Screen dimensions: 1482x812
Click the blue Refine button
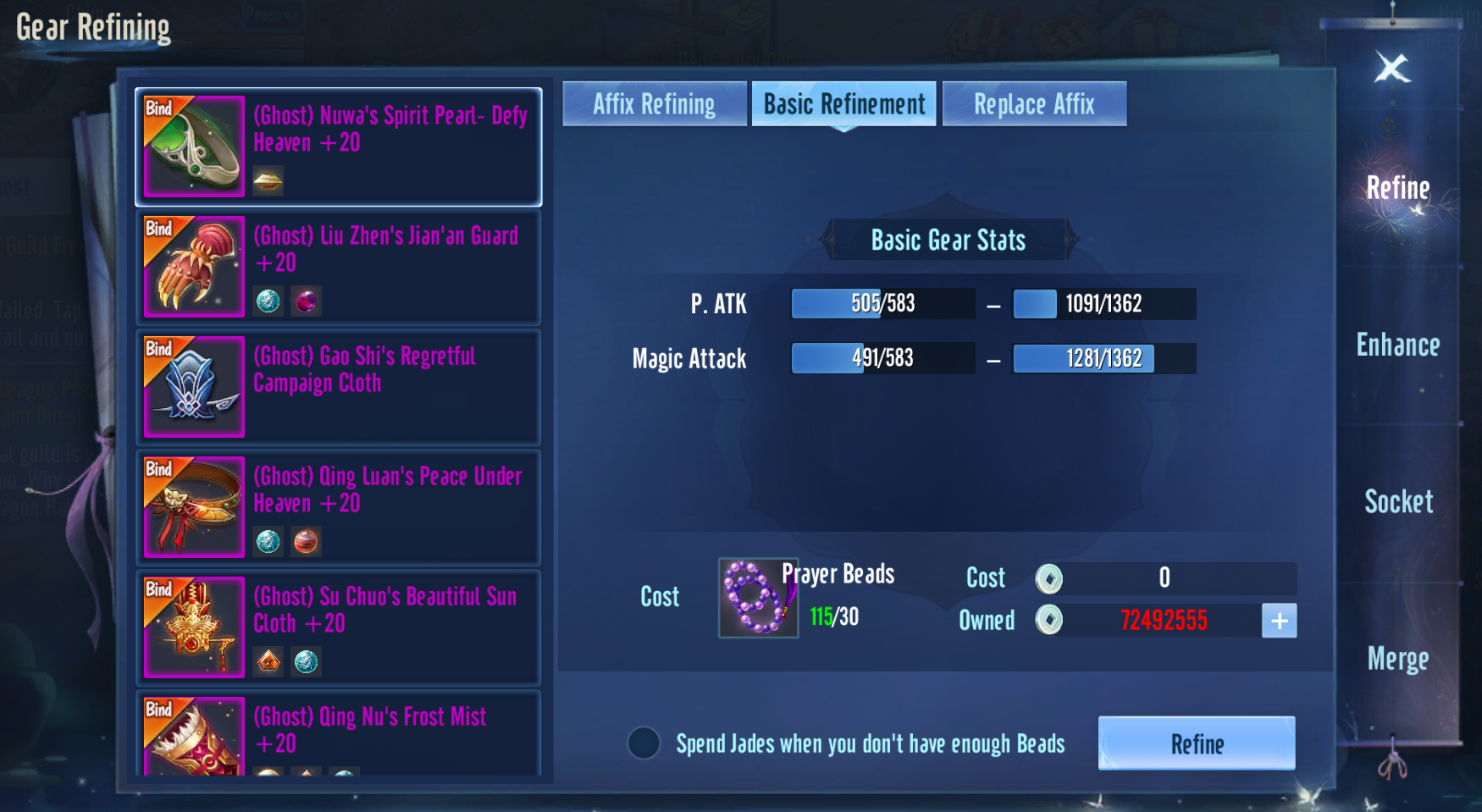coord(1196,743)
